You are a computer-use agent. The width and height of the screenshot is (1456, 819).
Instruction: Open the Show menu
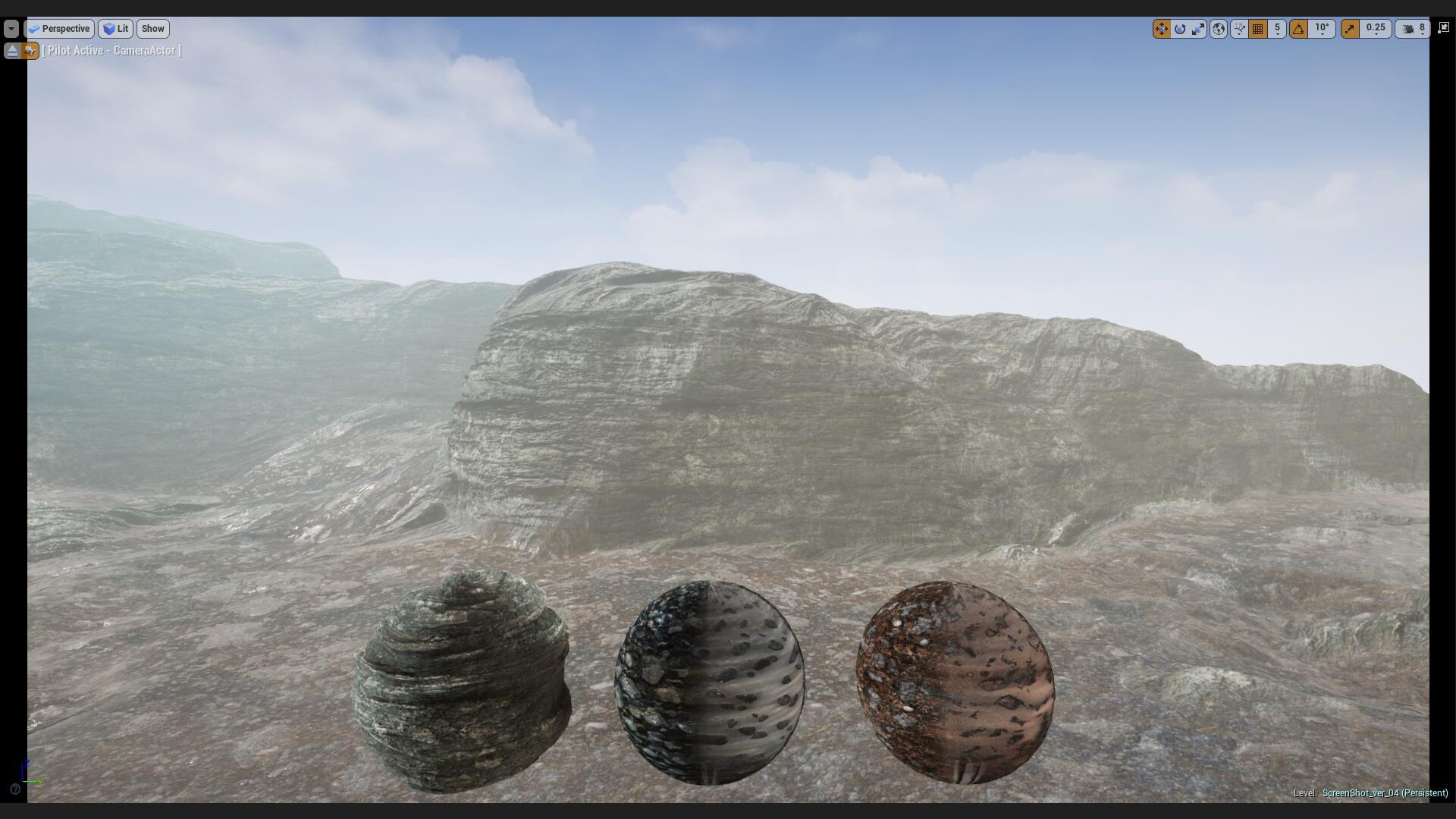(152, 28)
